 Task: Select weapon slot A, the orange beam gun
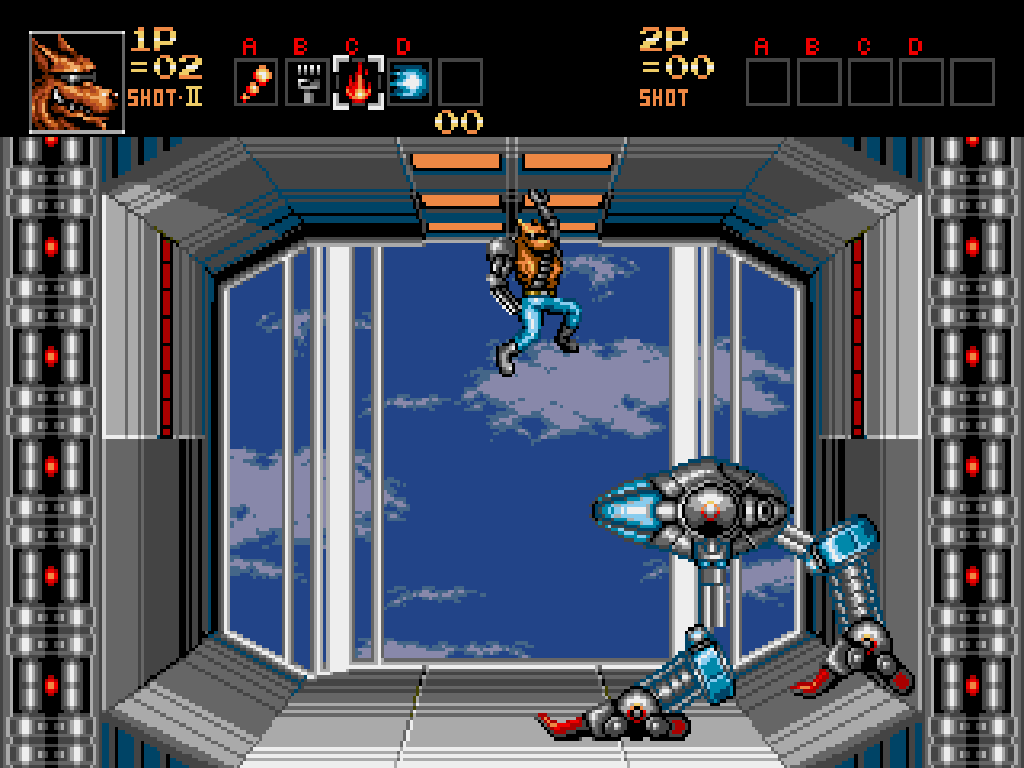coord(256,83)
